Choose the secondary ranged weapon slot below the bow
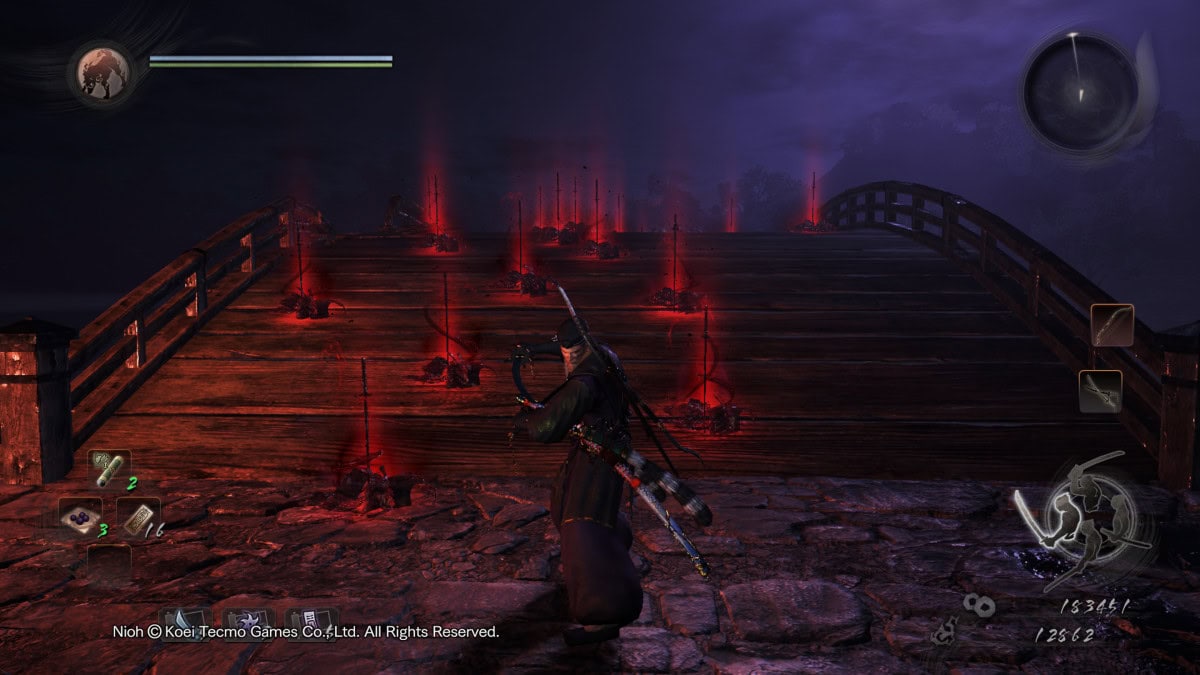 click(x=1100, y=391)
